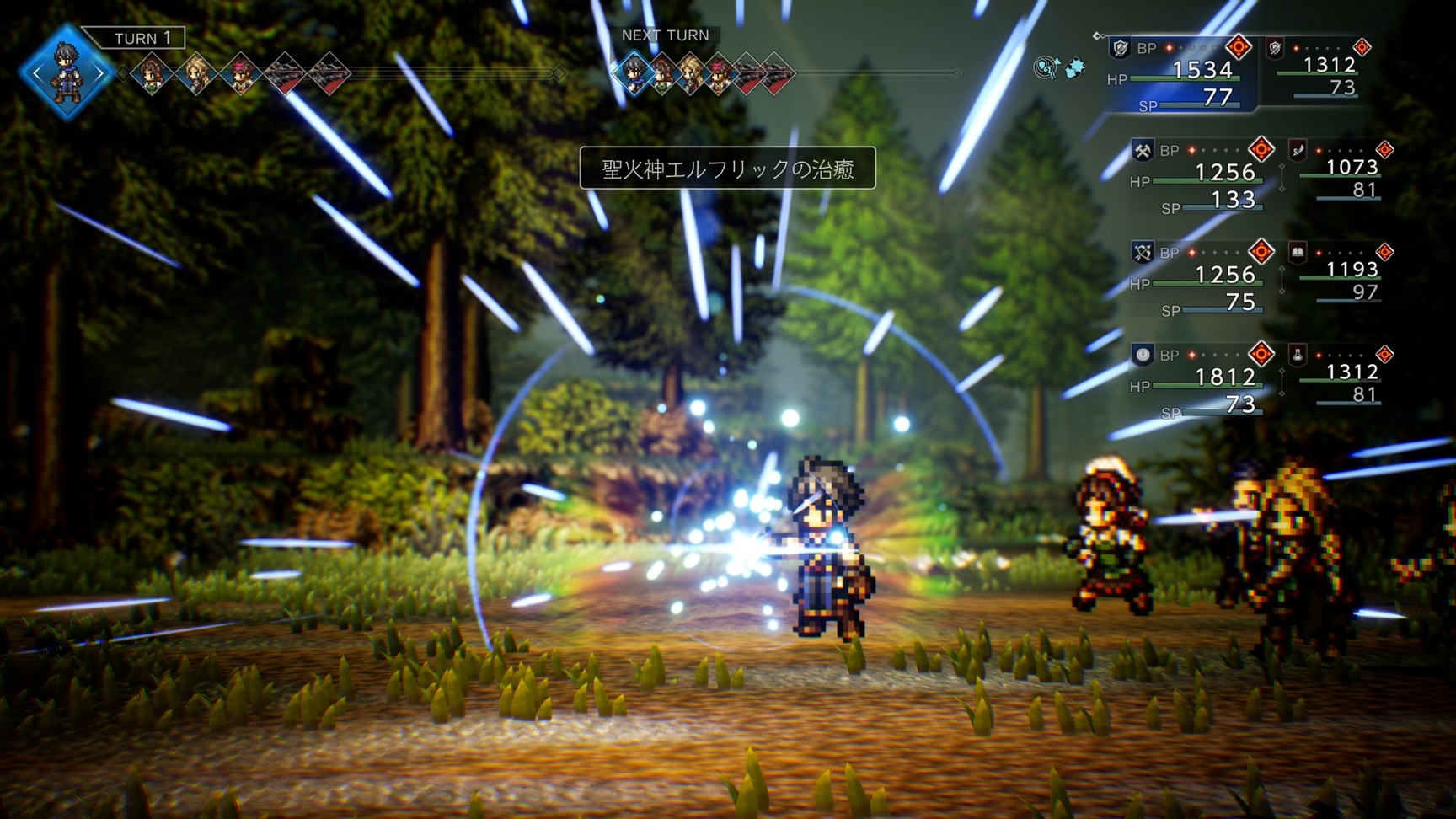
Task: Click the apothecary flask job icon
Action: pos(1298,355)
